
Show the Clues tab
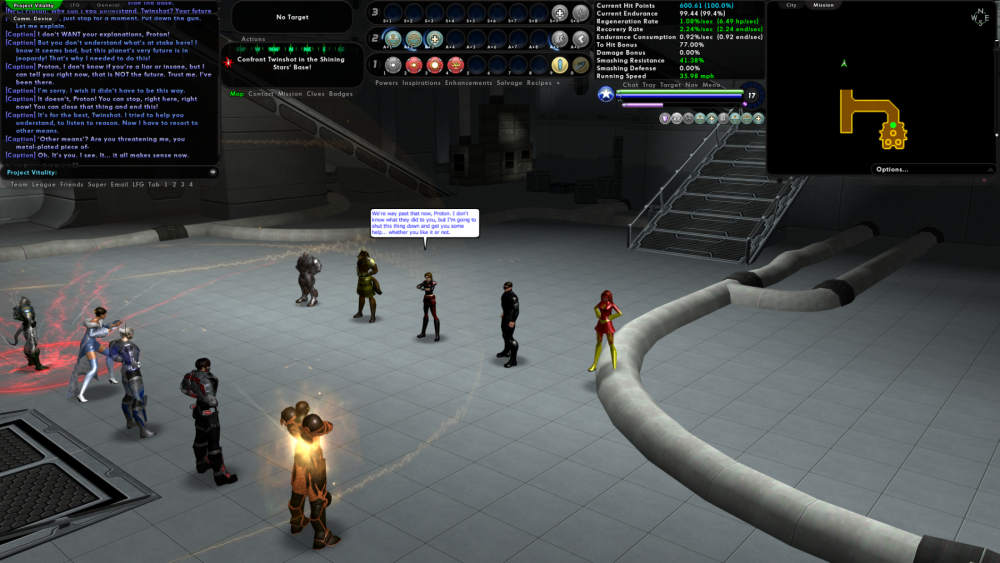tap(315, 94)
